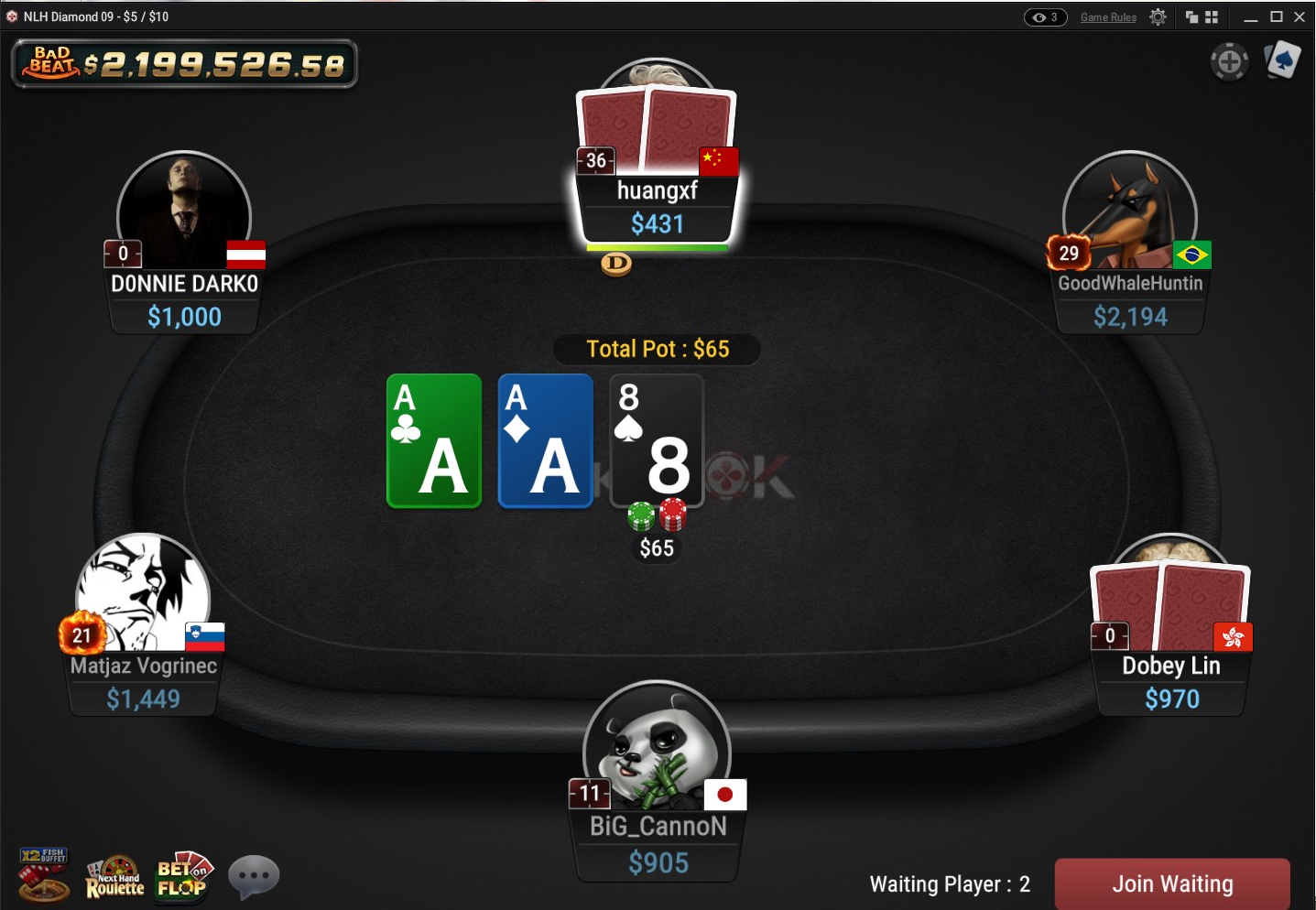The image size is (1316, 910).
Task: Click the dealer button under huangxf
Action: (615, 265)
